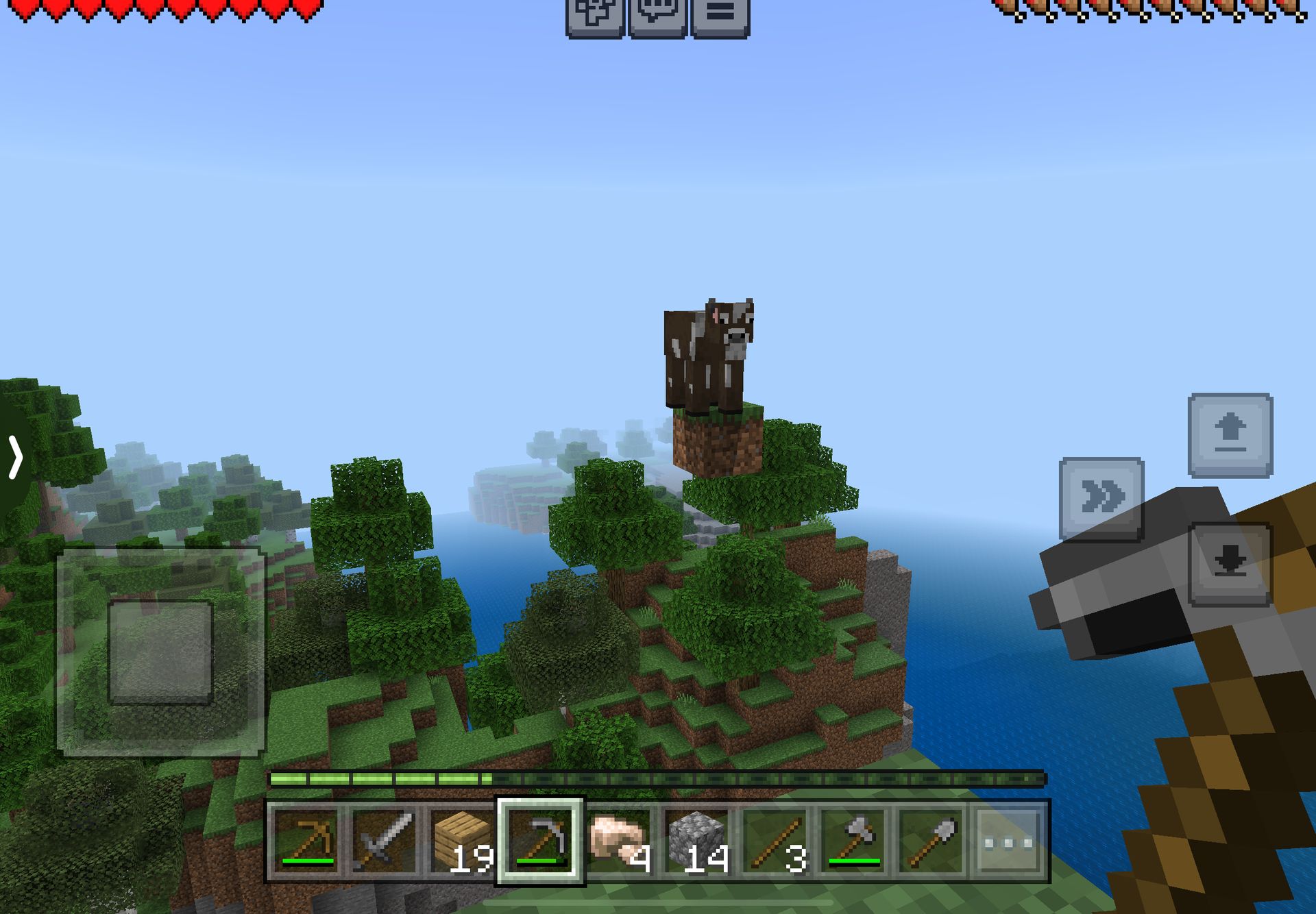Open the pause menu button
This screenshot has width=1316, height=914.
[x=720, y=15]
